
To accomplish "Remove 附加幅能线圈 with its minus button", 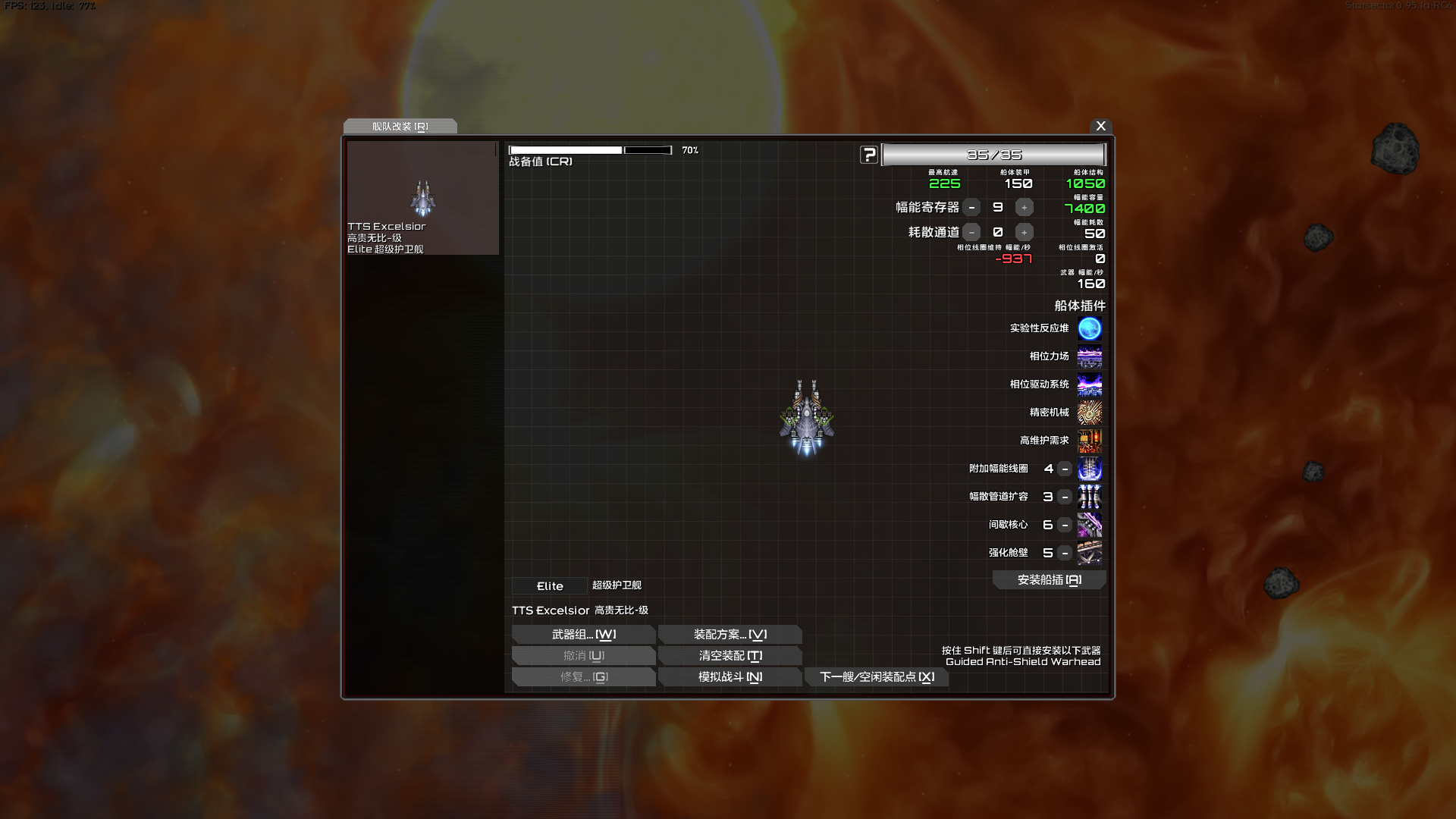I will (1064, 469).
